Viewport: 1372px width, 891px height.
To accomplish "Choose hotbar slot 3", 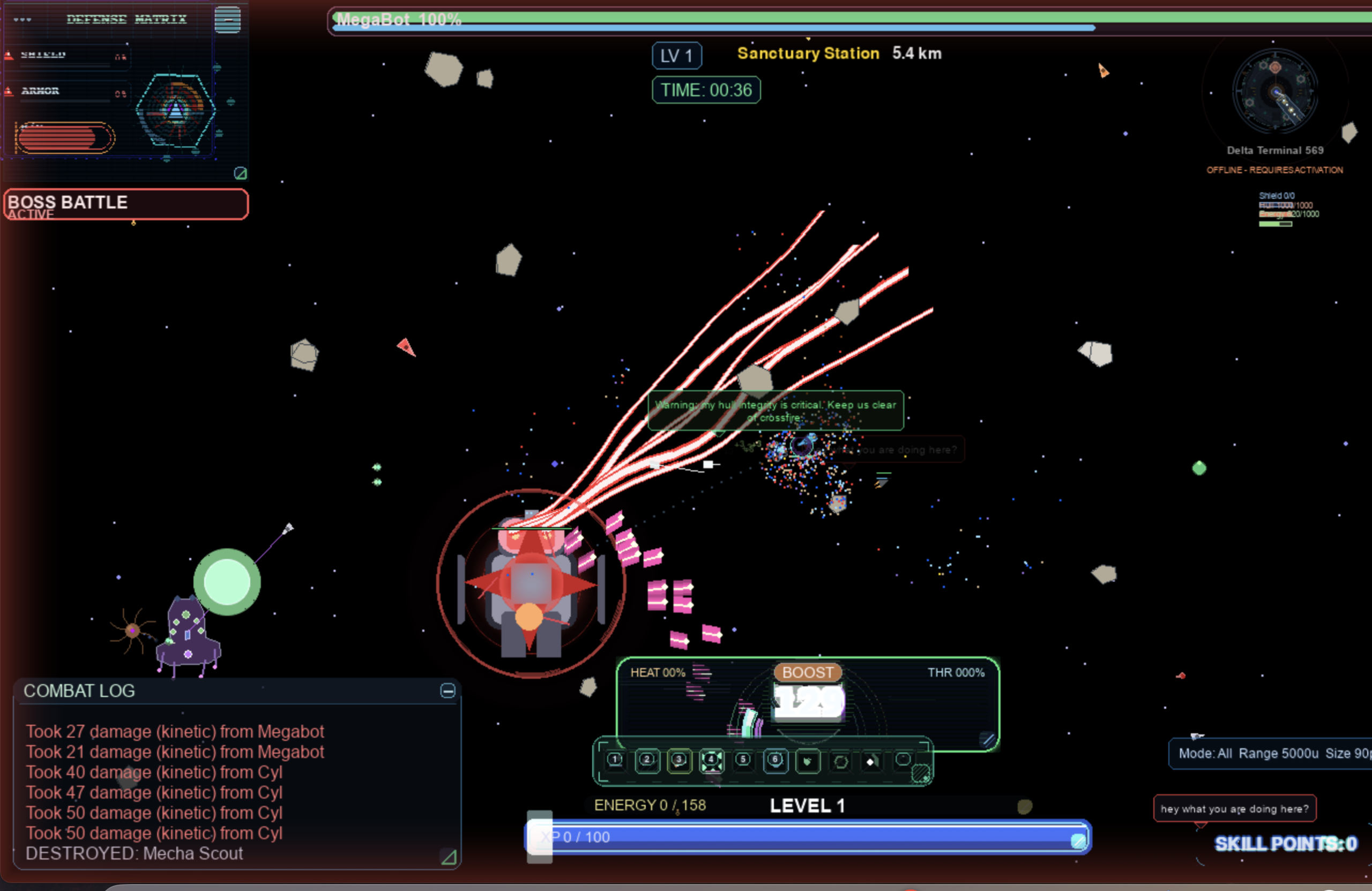I will 679,760.
